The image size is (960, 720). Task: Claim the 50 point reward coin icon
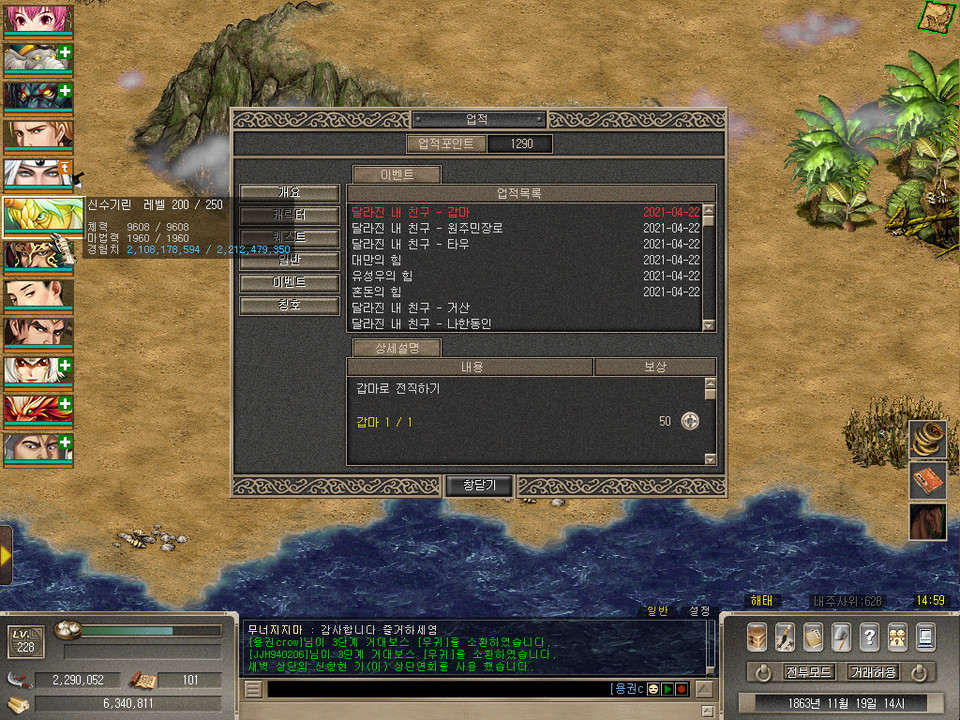(x=690, y=421)
